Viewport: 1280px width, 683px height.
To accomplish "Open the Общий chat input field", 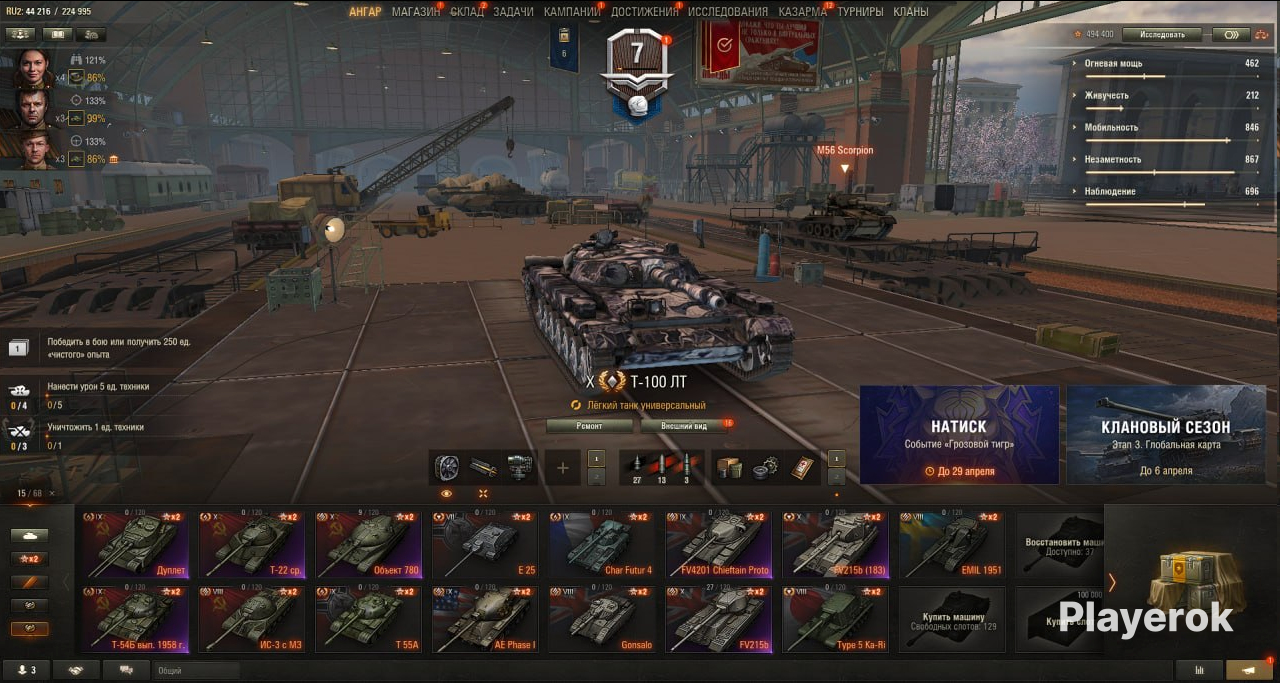I will 195,671.
